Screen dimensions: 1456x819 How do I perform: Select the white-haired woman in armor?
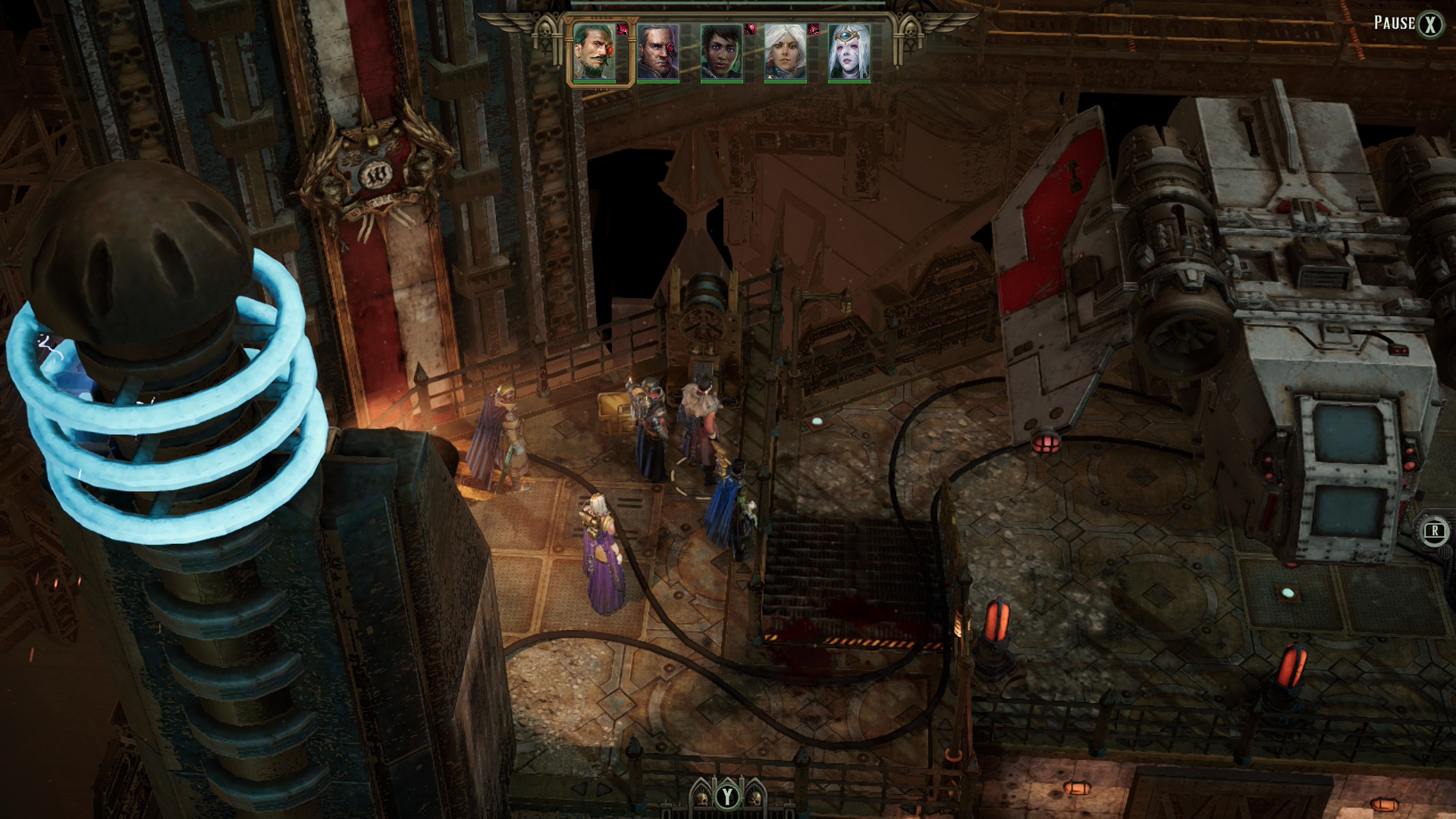785,52
